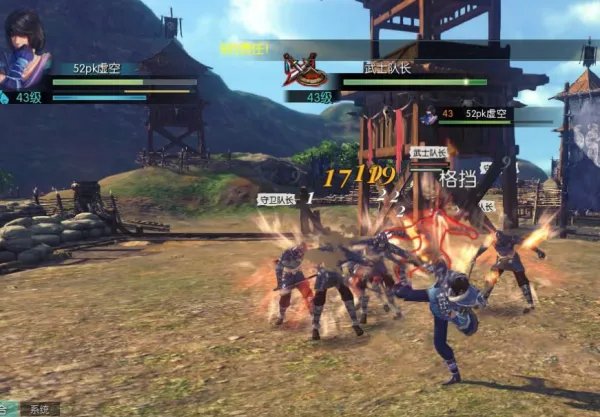Select the partially visible teal chat tab
Image resolution: width=600 pixels, height=417 pixels.
pos(9,409)
